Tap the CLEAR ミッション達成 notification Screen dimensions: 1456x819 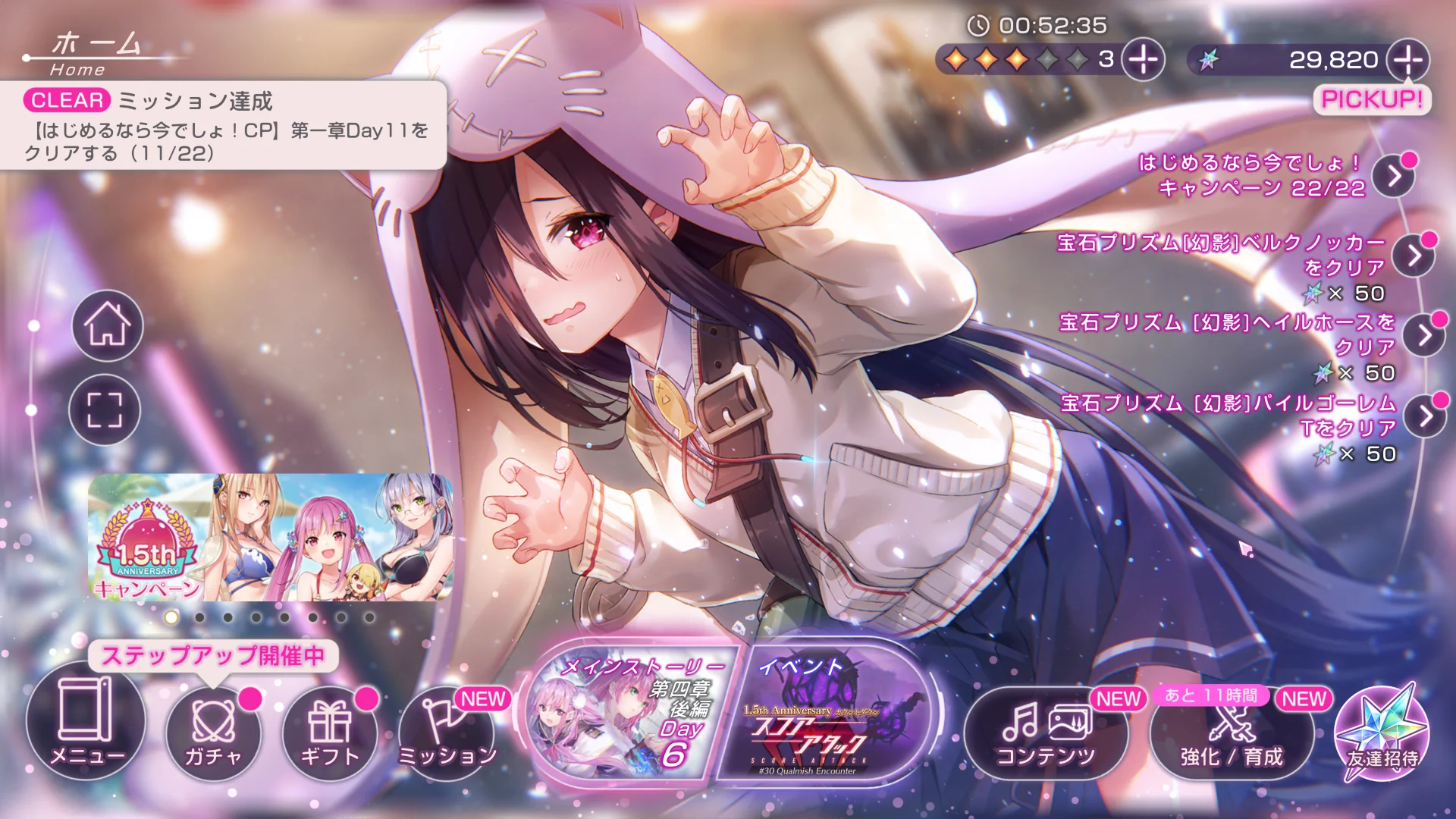[224, 126]
